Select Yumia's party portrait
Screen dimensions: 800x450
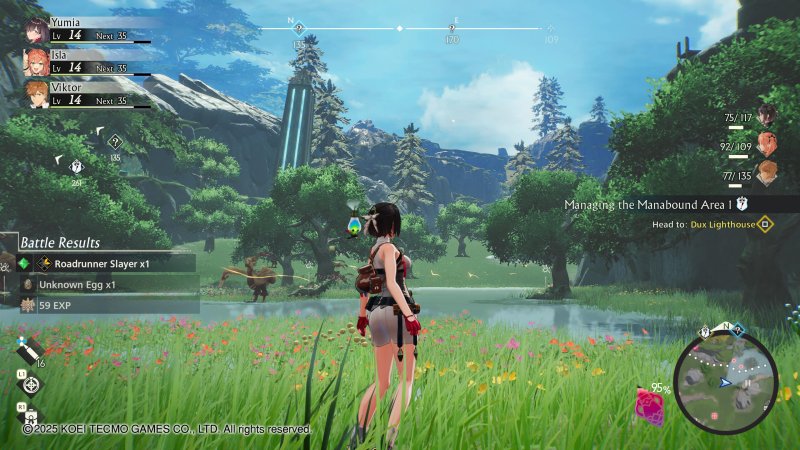tap(37, 29)
